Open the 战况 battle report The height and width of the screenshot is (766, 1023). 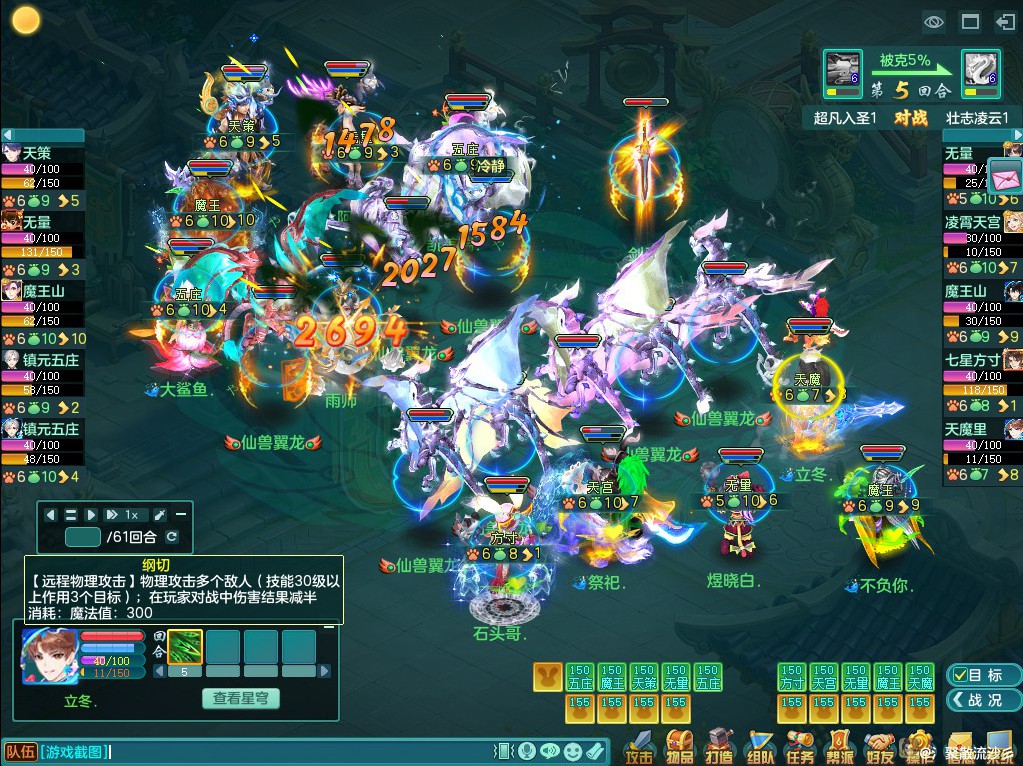pos(975,700)
